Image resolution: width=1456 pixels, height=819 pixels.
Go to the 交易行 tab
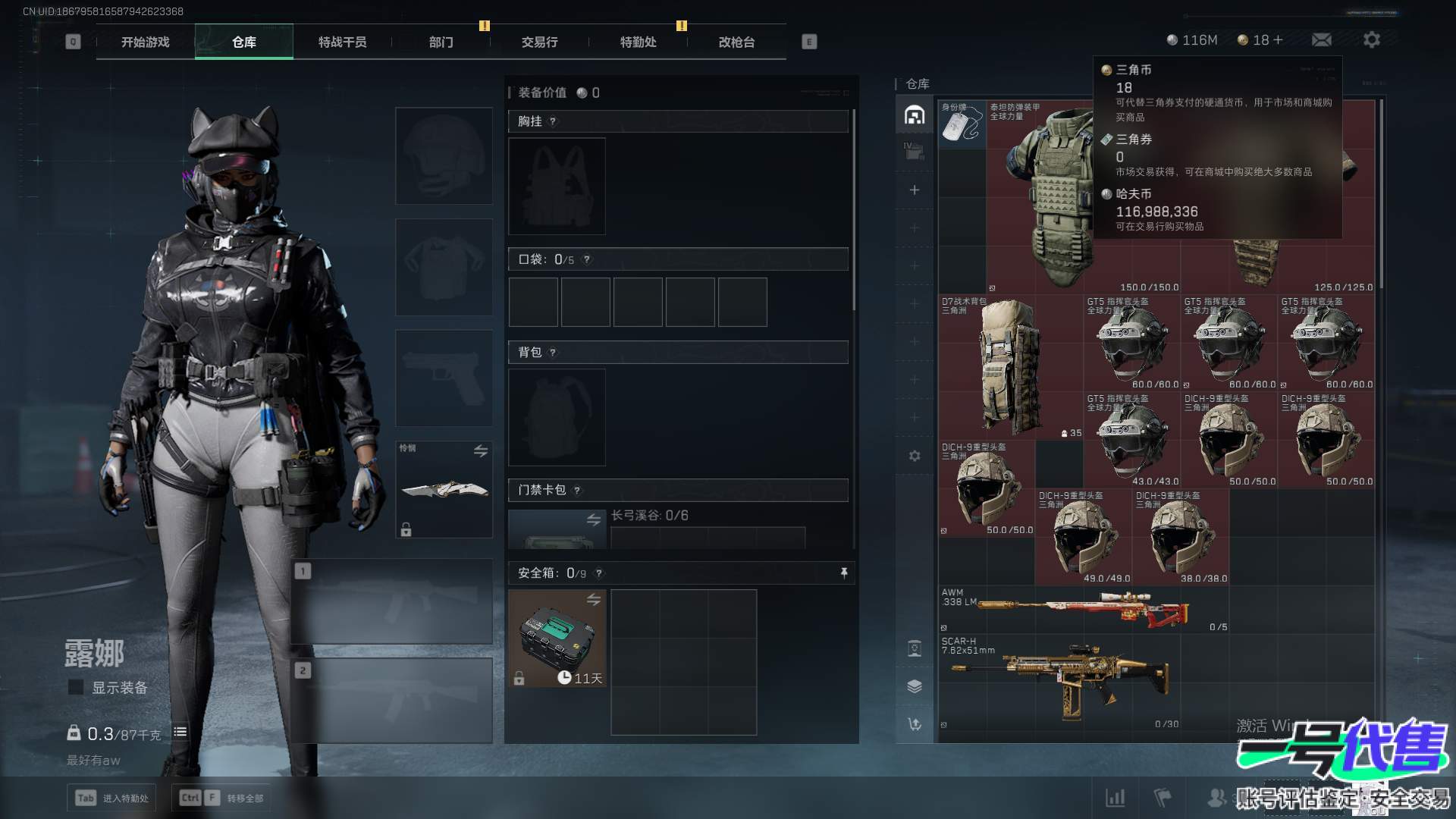point(539,42)
